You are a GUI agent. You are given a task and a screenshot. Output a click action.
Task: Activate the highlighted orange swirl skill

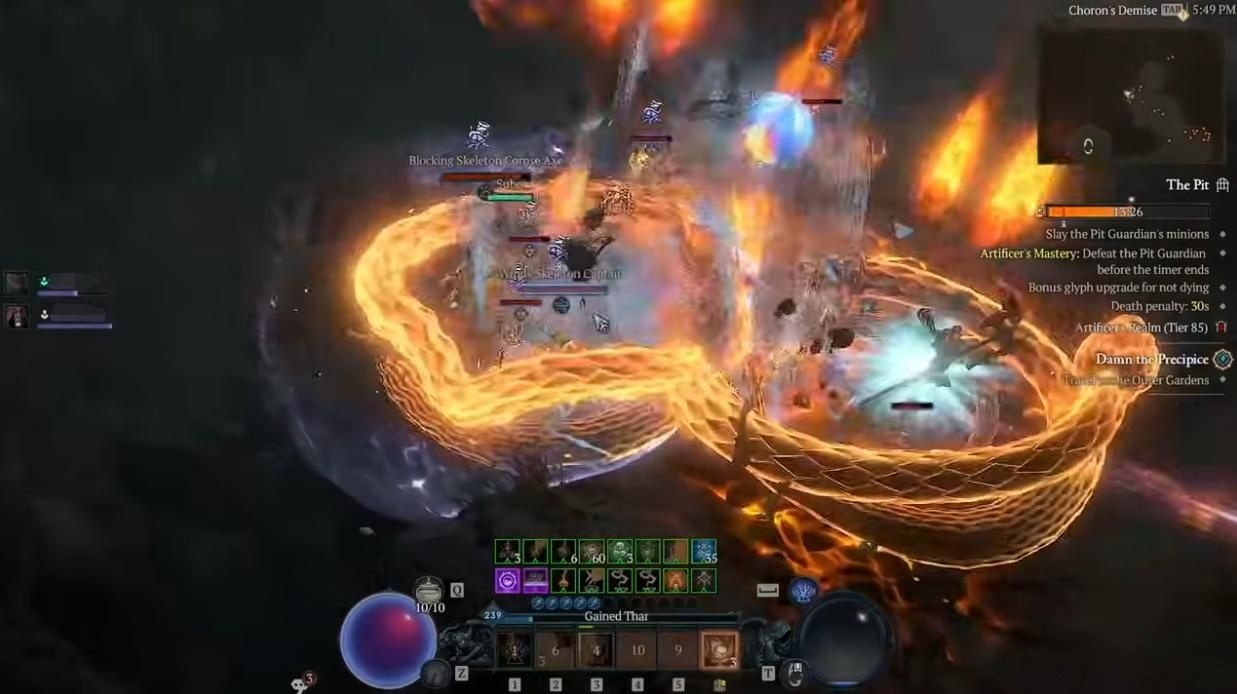(719, 650)
